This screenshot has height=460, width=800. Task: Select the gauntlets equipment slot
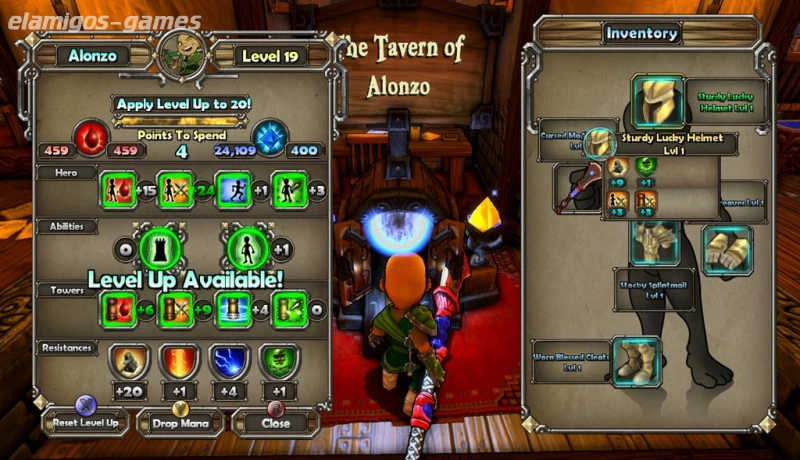(727, 248)
